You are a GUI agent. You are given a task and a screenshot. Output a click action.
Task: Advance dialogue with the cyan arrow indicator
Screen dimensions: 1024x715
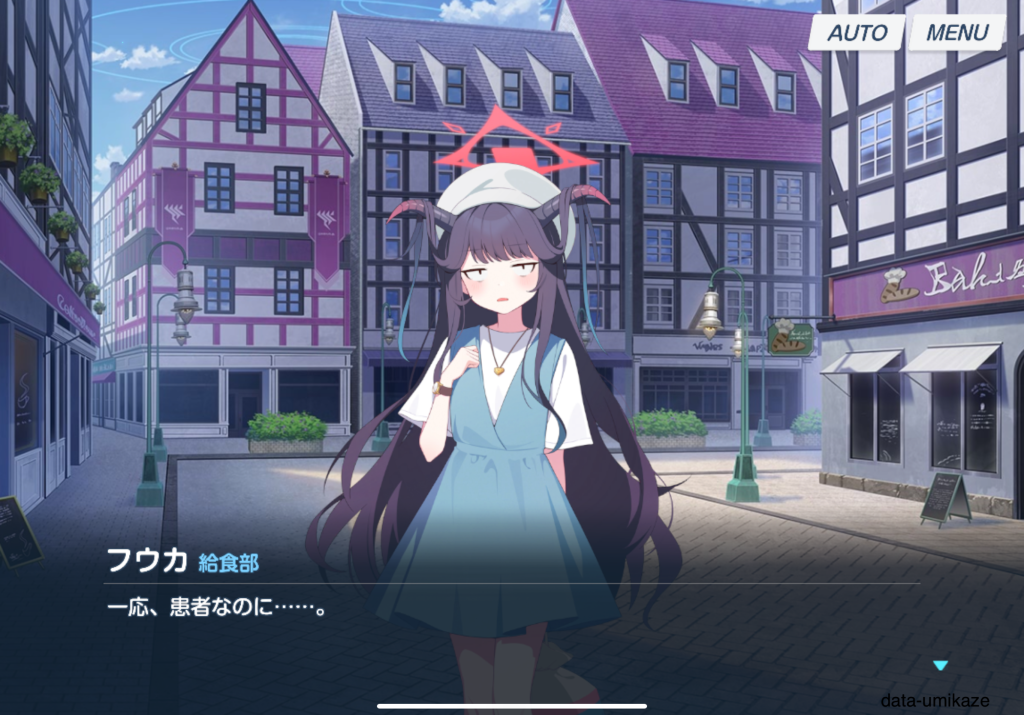pyautogui.click(x=939, y=665)
